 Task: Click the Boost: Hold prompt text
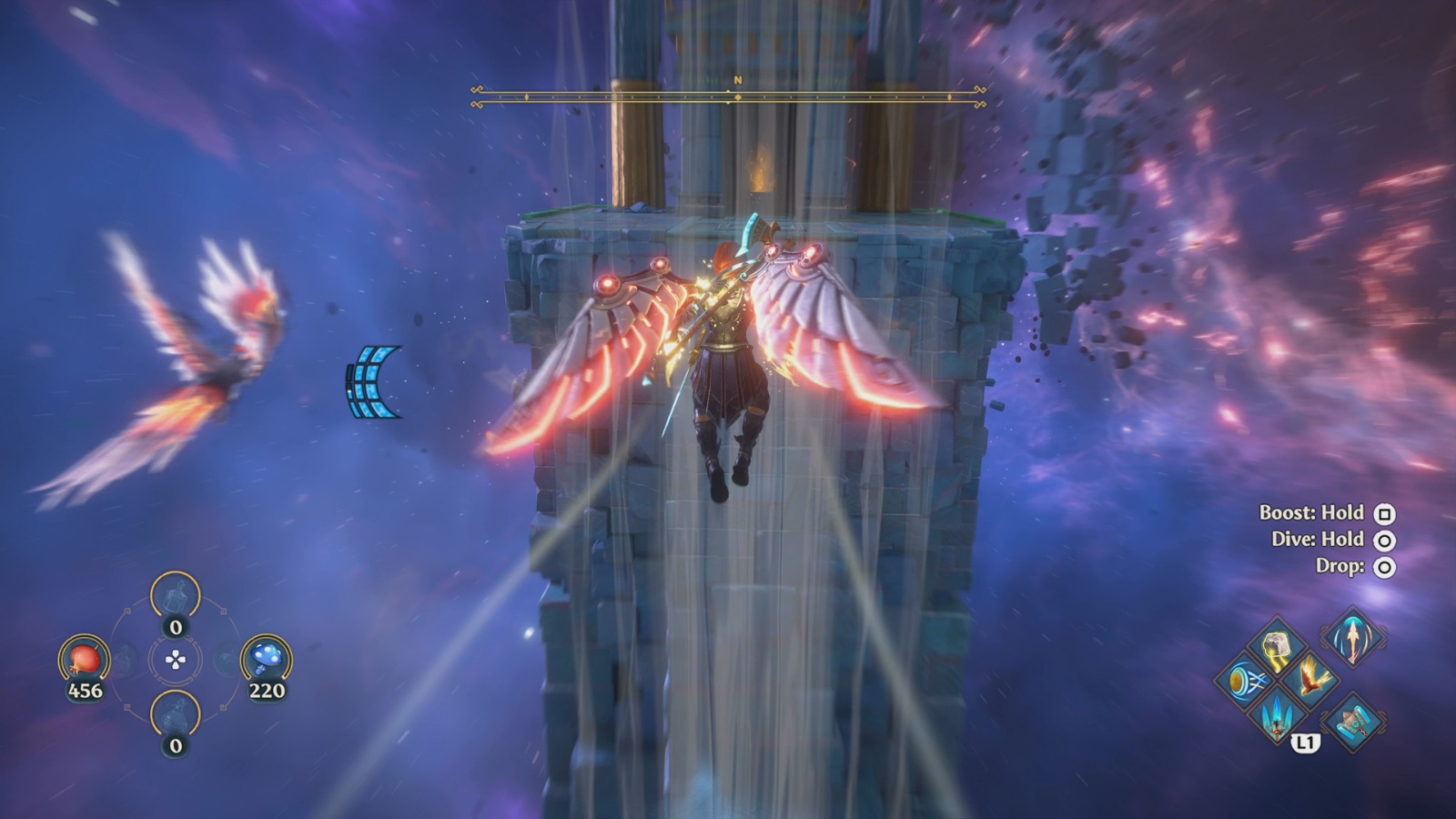pyautogui.click(x=1314, y=513)
